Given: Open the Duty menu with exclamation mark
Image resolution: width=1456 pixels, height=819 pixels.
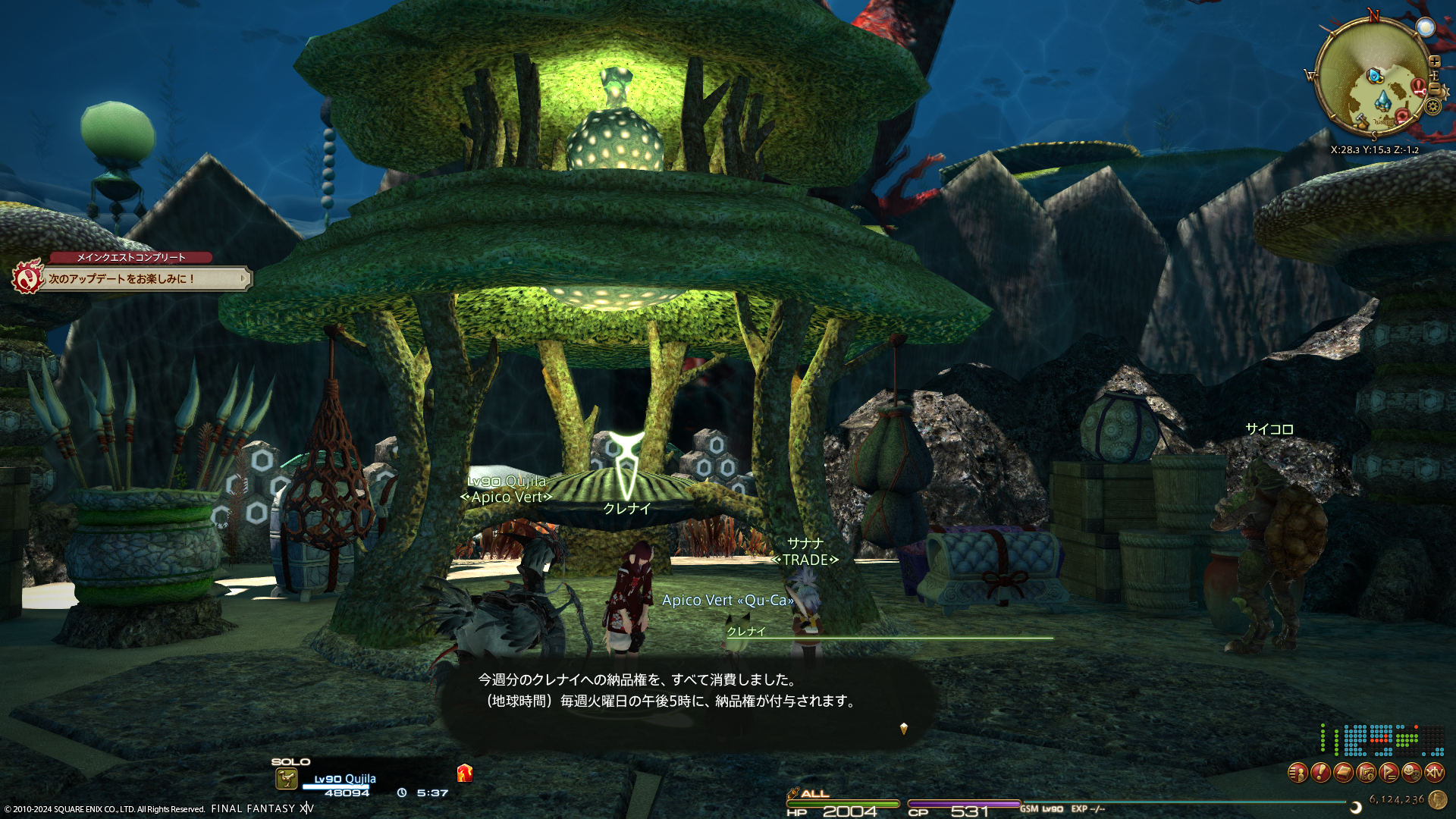Looking at the screenshot, I should click(x=1320, y=773).
